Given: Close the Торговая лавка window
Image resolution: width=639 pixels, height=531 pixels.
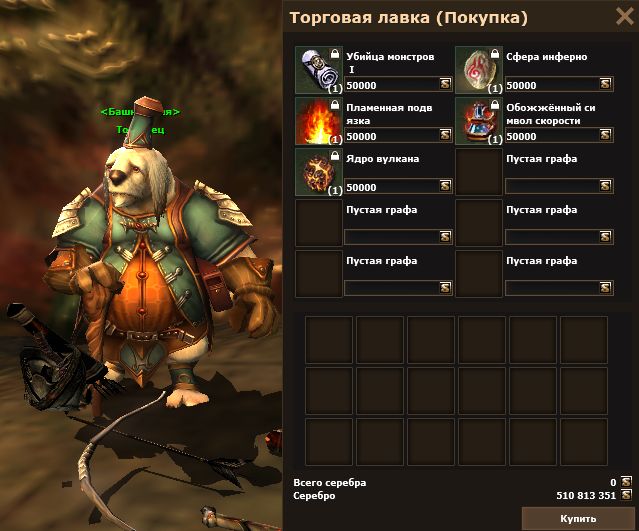Looking at the screenshot, I should tap(622, 17).
